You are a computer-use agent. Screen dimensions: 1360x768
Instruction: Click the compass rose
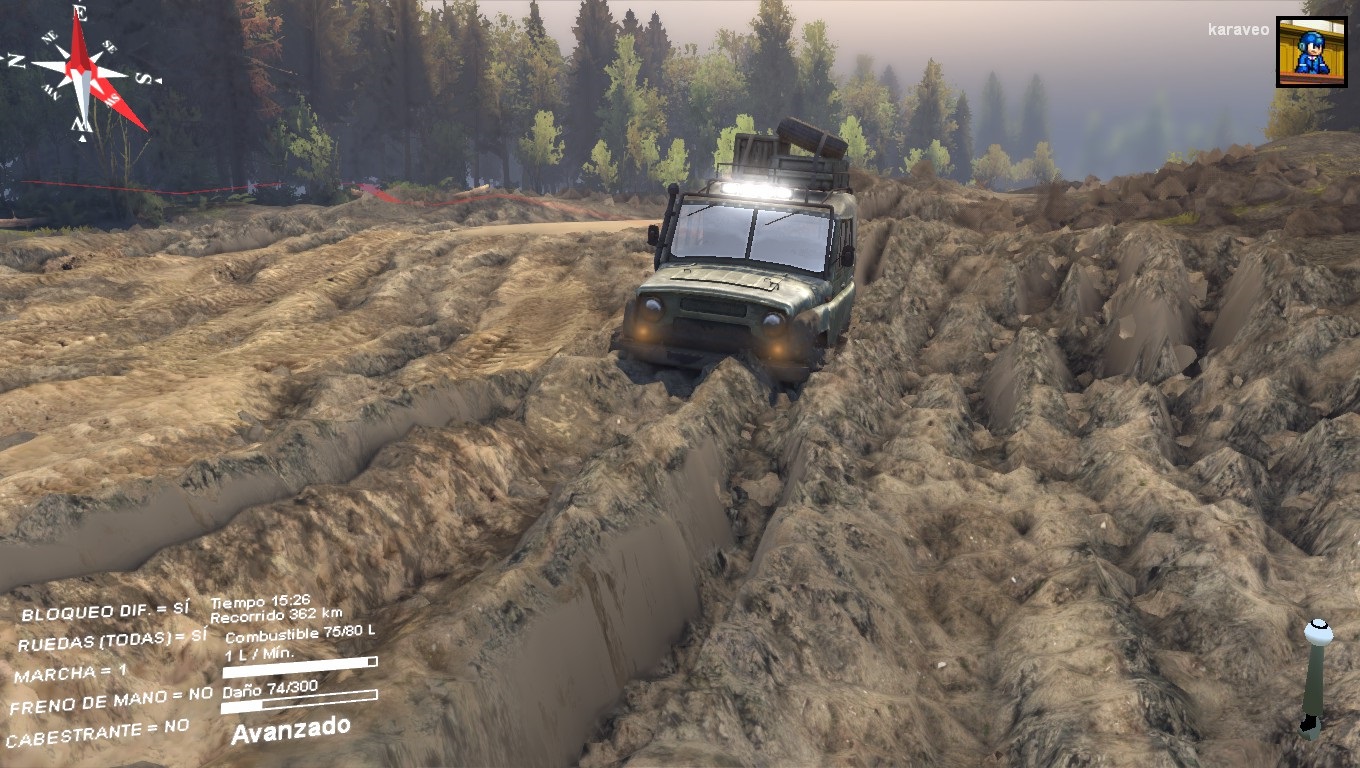click(x=82, y=70)
